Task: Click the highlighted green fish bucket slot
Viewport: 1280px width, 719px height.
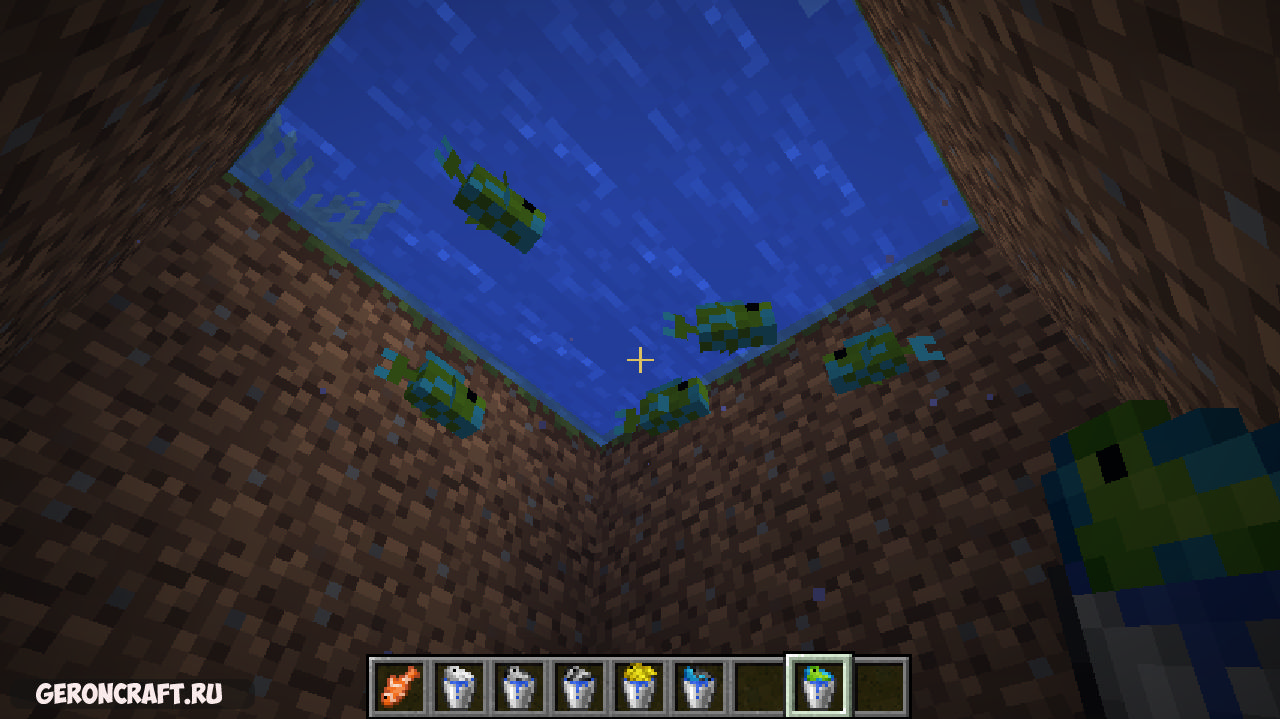Action: [x=819, y=687]
